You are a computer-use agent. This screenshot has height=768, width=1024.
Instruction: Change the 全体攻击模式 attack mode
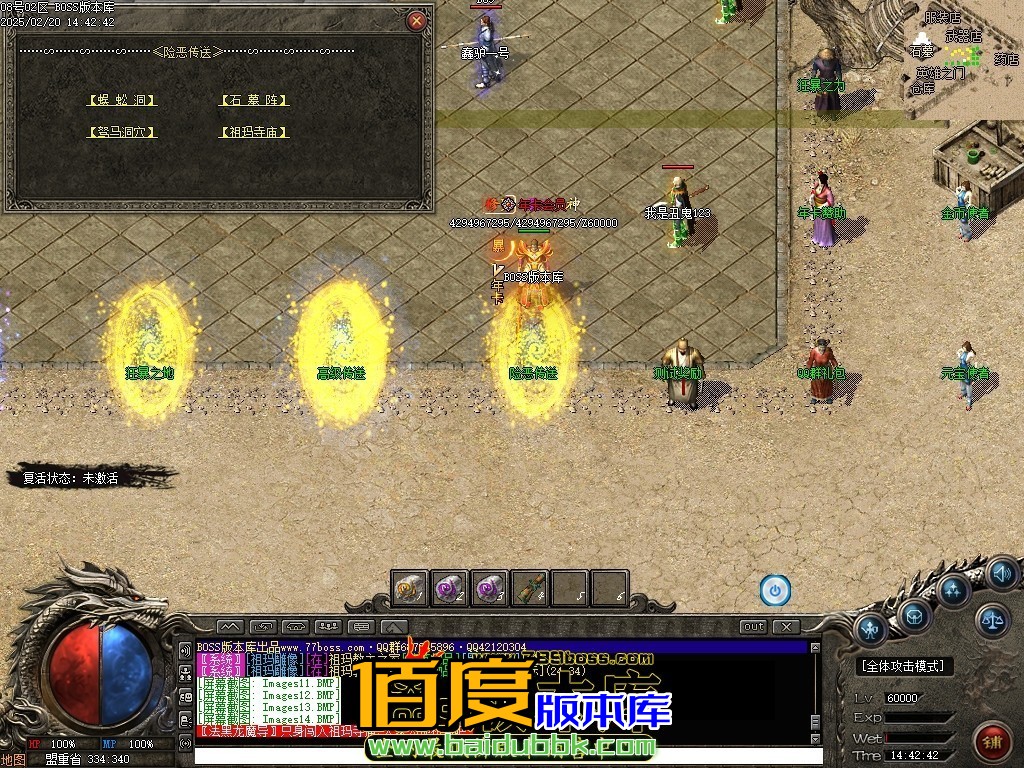(x=905, y=665)
